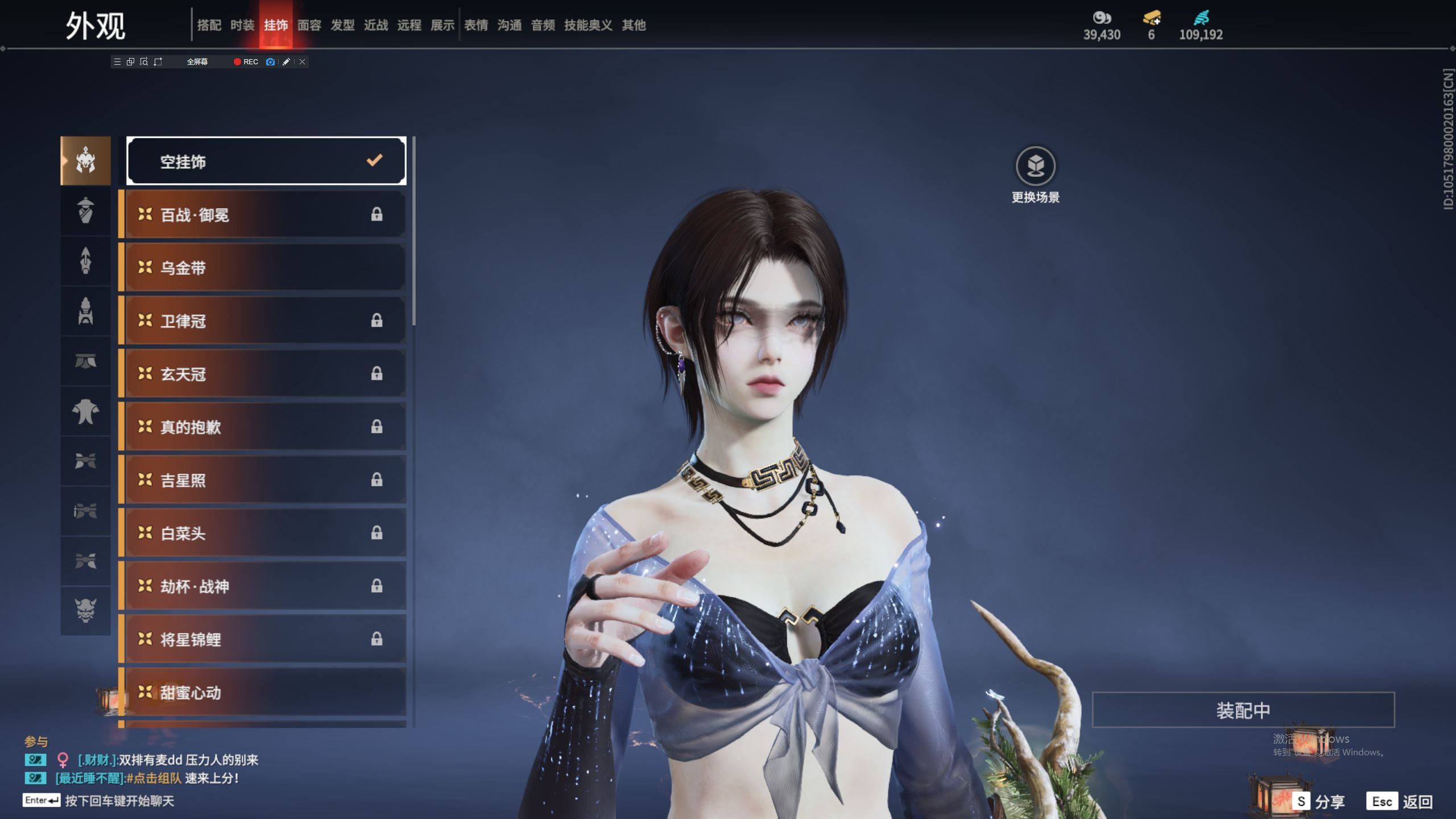Choose the 空挂饰 entry
1456x819 pixels.
266,162
